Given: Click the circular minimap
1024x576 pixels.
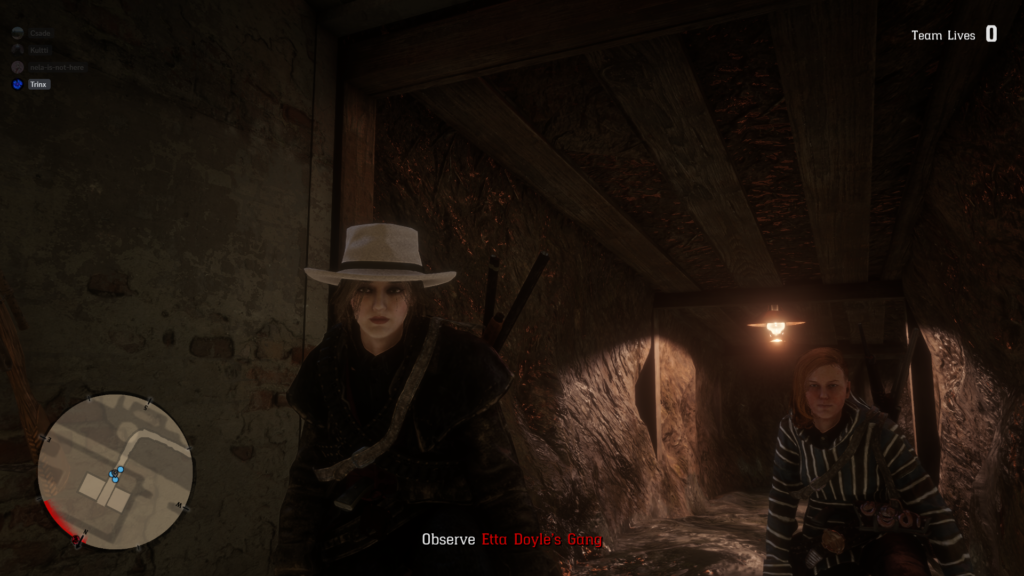Looking at the screenshot, I should tap(114, 470).
